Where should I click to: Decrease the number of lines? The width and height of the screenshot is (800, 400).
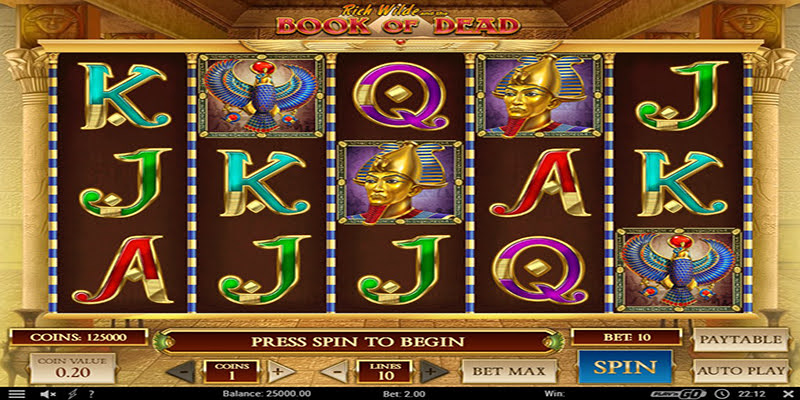pos(339,371)
